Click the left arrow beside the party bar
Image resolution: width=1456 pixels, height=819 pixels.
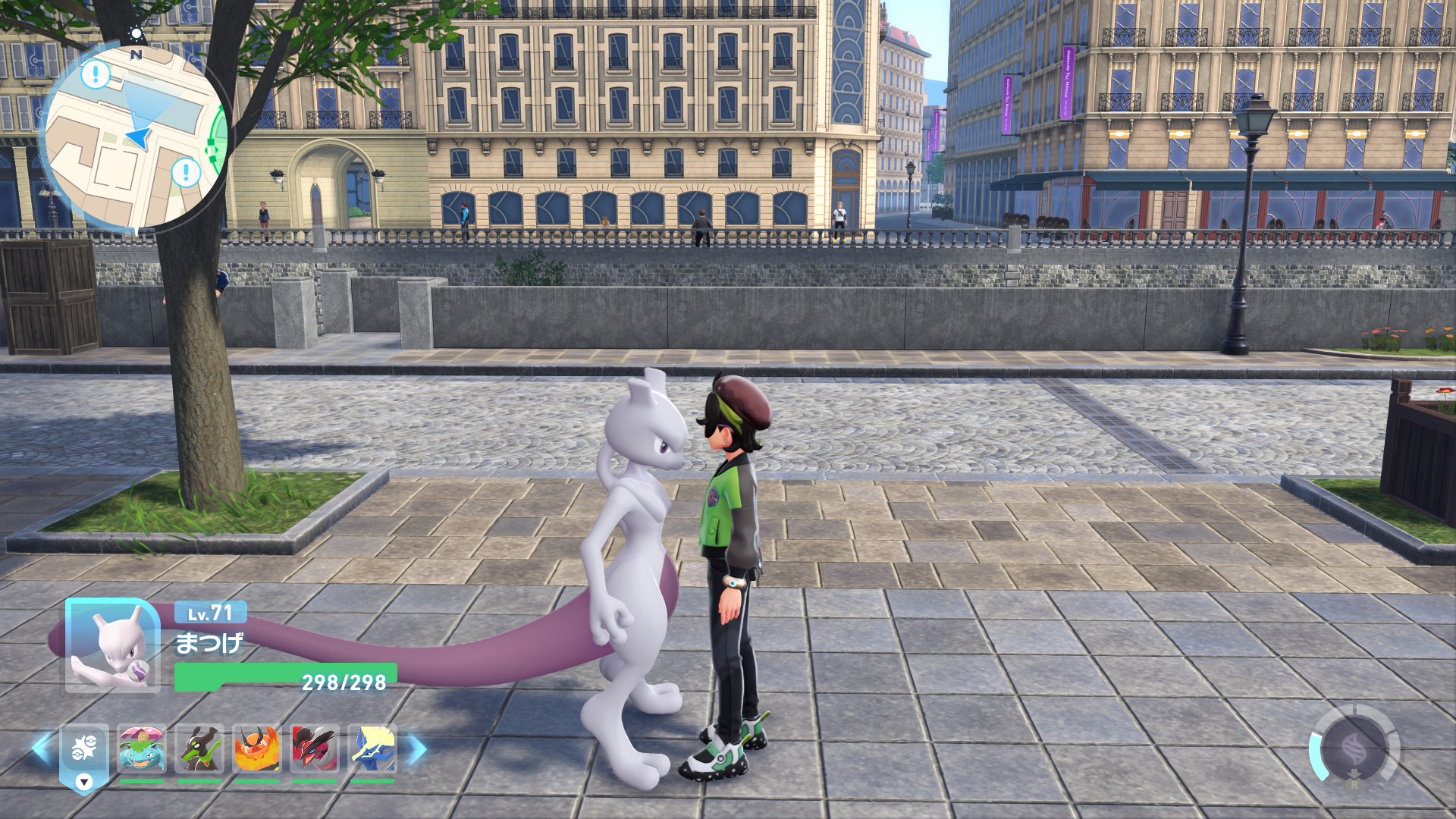click(41, 749)
